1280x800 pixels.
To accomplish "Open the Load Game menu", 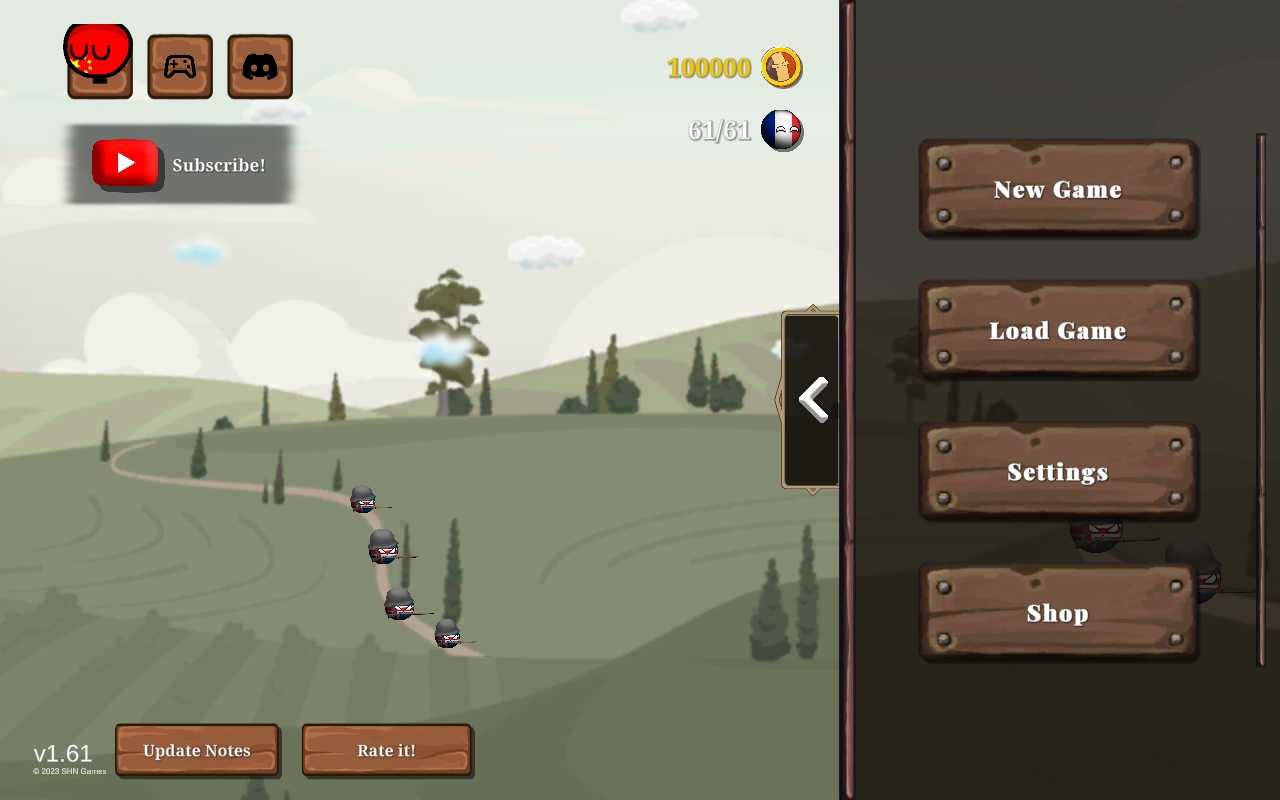I will tap(1058, 330).
